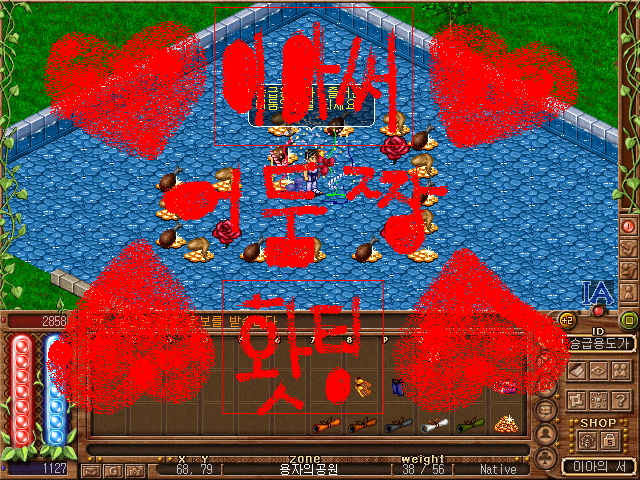The image size is (640, 480).
Task: Select the orange wing item in inventory
Action: coord(362,387)
